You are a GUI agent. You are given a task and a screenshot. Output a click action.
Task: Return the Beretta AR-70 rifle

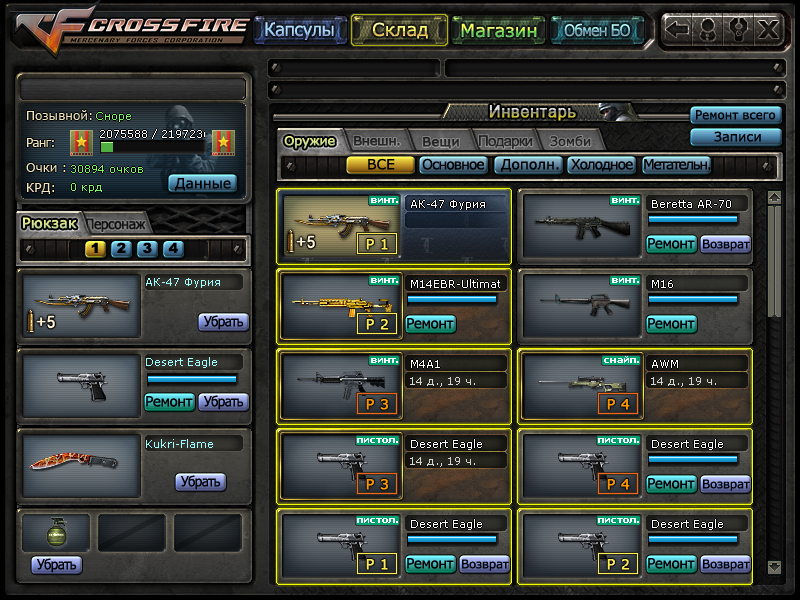click(725, 244)
